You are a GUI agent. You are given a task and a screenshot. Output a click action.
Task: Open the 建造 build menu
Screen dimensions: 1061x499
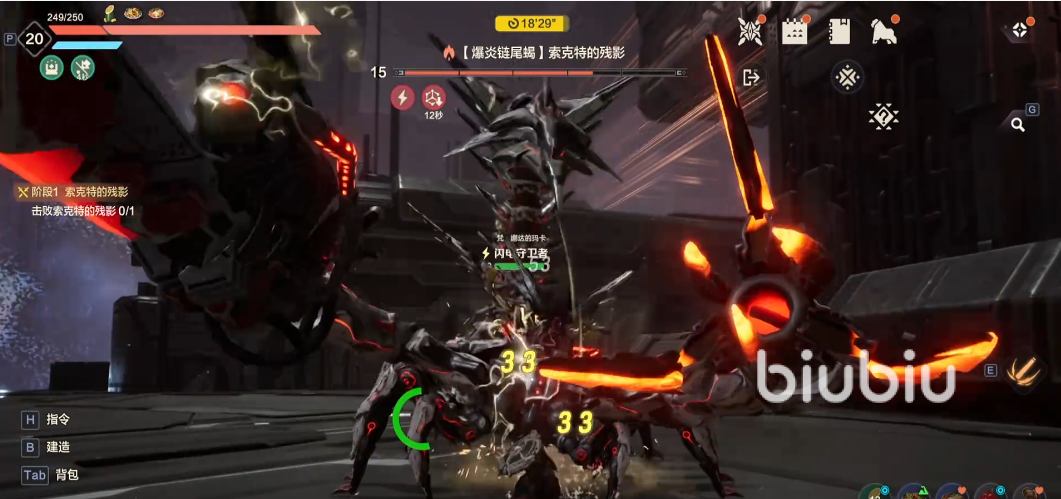(58, 447)
